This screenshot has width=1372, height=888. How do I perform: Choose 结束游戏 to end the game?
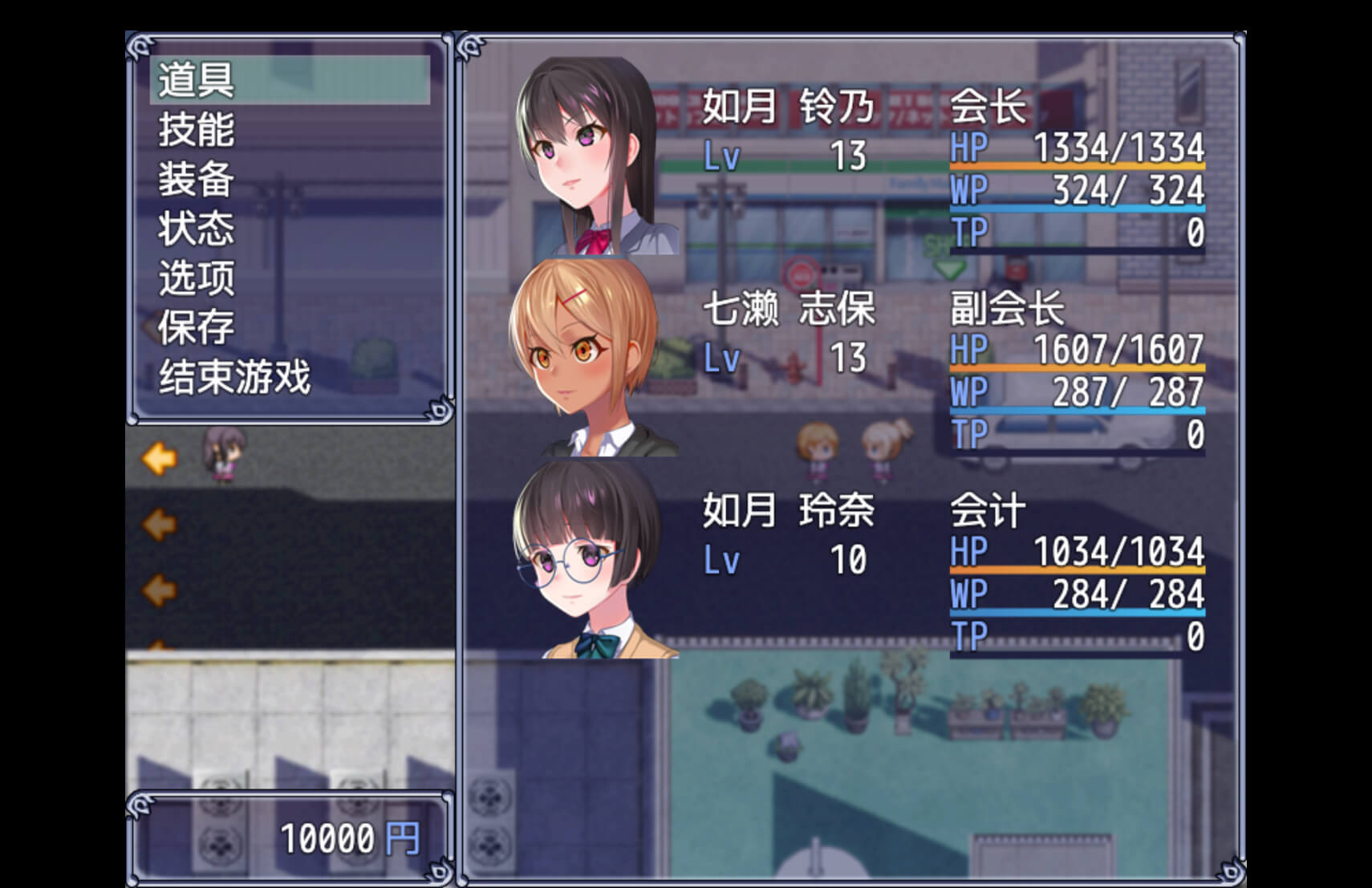click(x=234, y=377)
